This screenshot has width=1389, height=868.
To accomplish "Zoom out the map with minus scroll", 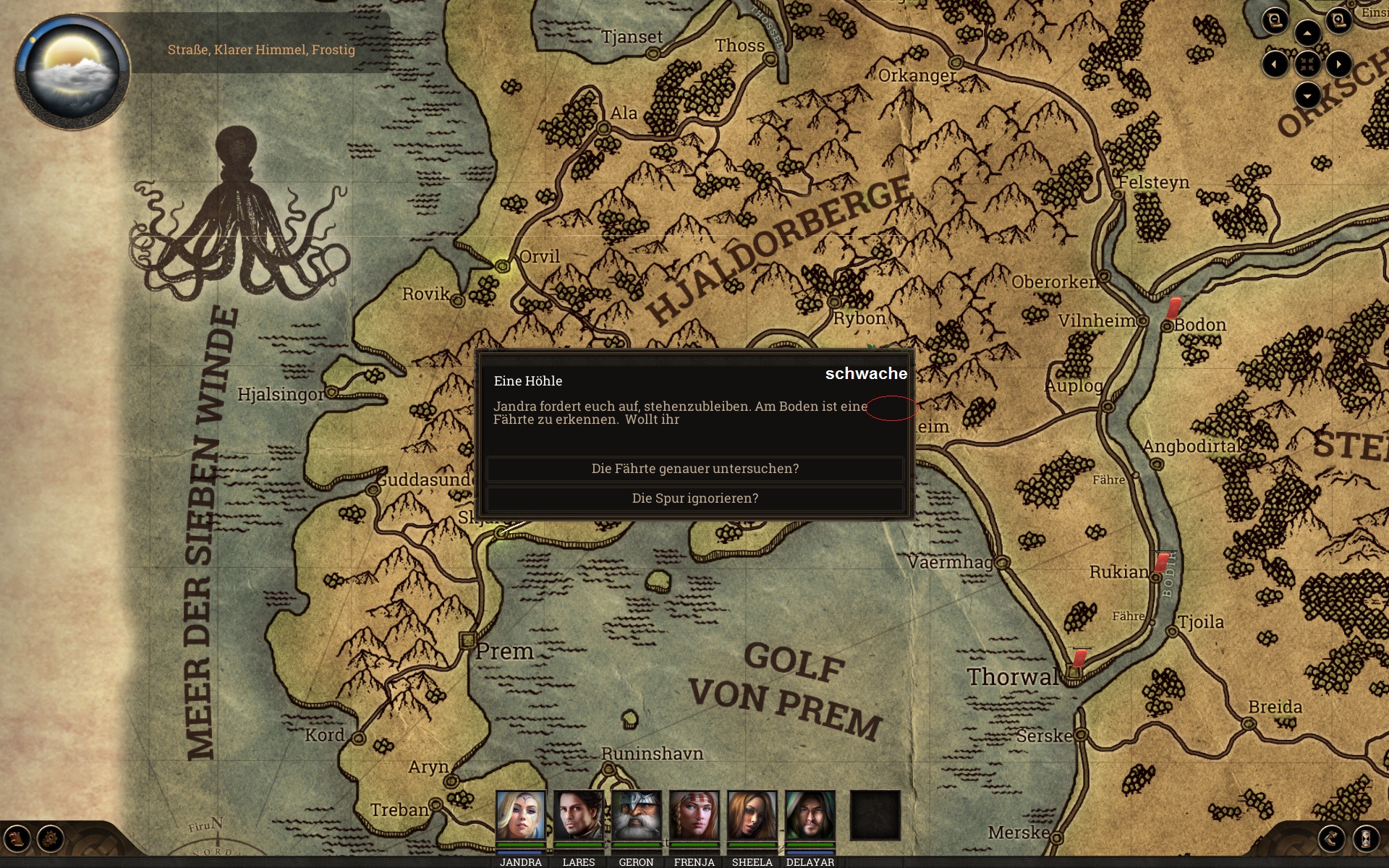I will point(1275,20).
